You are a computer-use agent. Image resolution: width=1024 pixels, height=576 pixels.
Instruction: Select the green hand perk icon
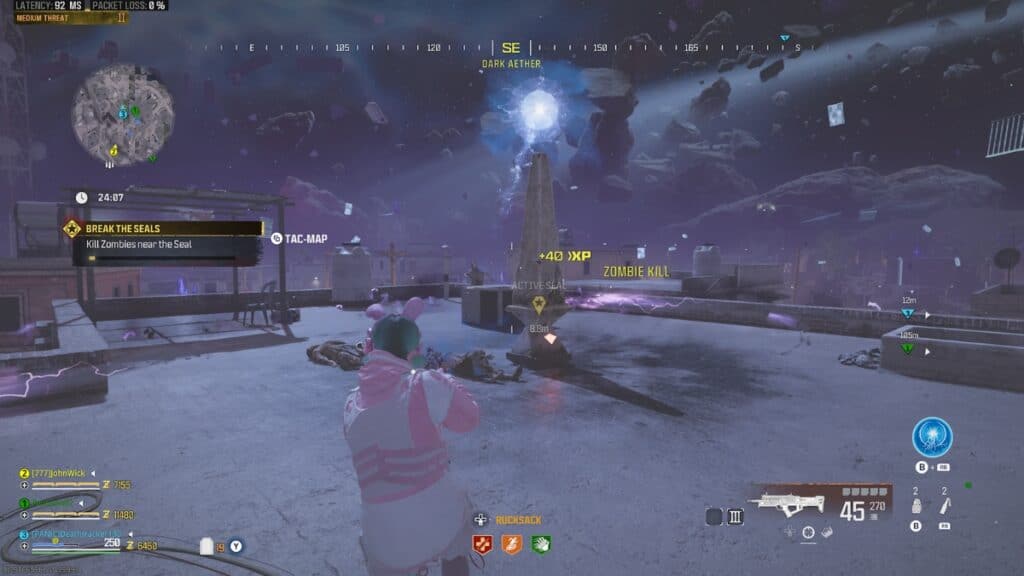click(541, 544)
